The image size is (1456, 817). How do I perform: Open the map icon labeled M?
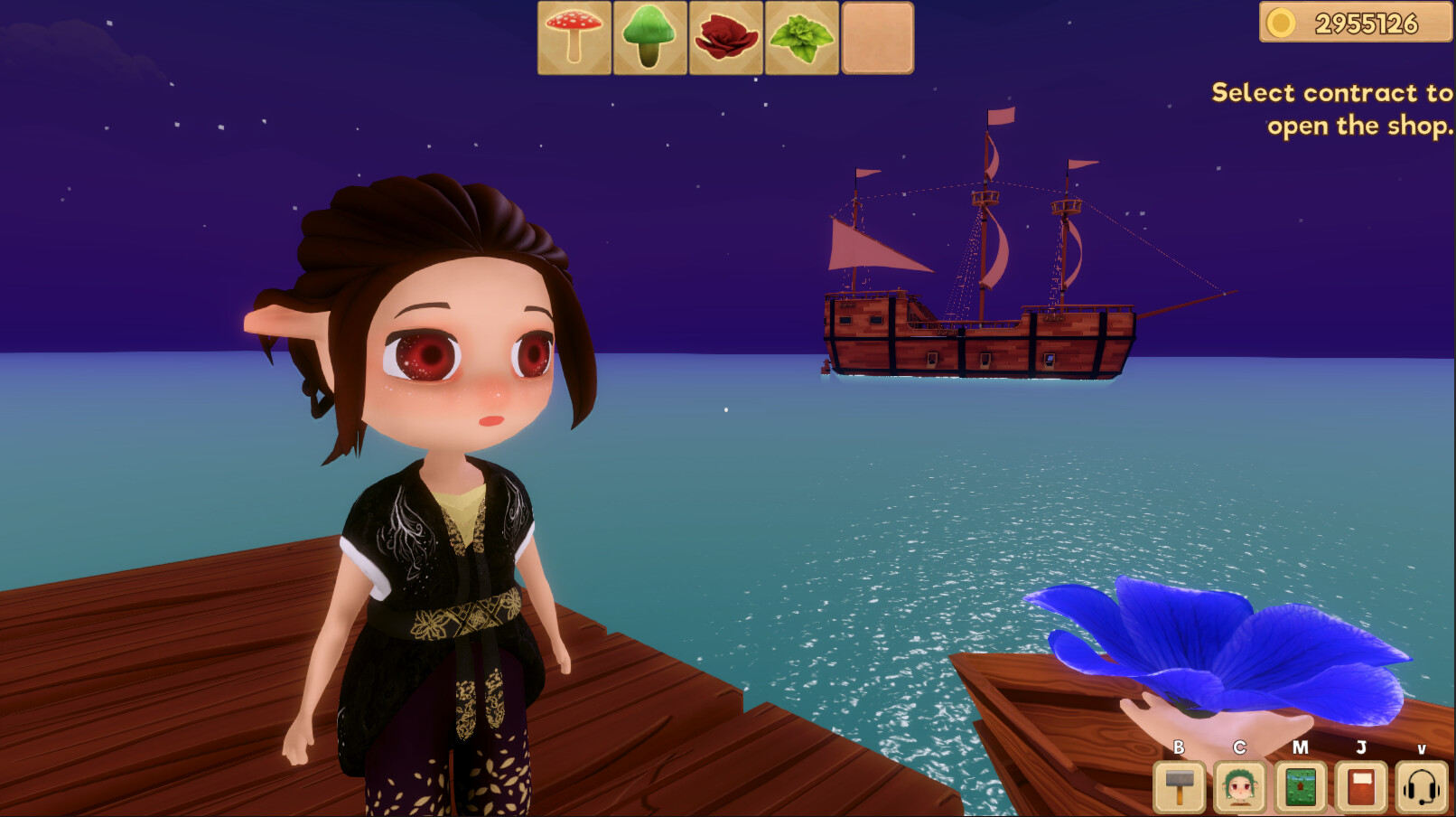[1300, 787]
